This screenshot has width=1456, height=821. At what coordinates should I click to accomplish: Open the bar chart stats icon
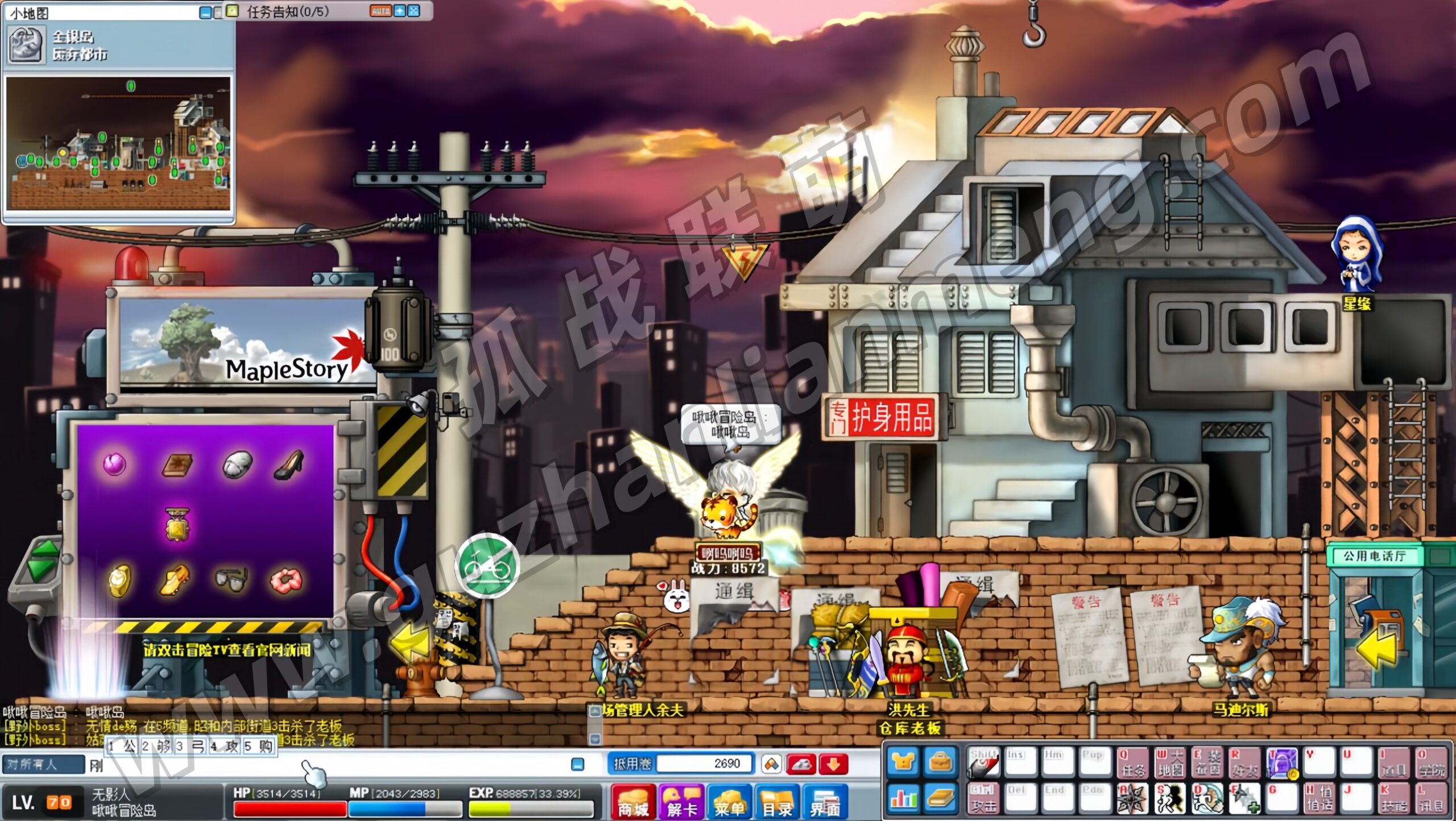click(903, 798)
